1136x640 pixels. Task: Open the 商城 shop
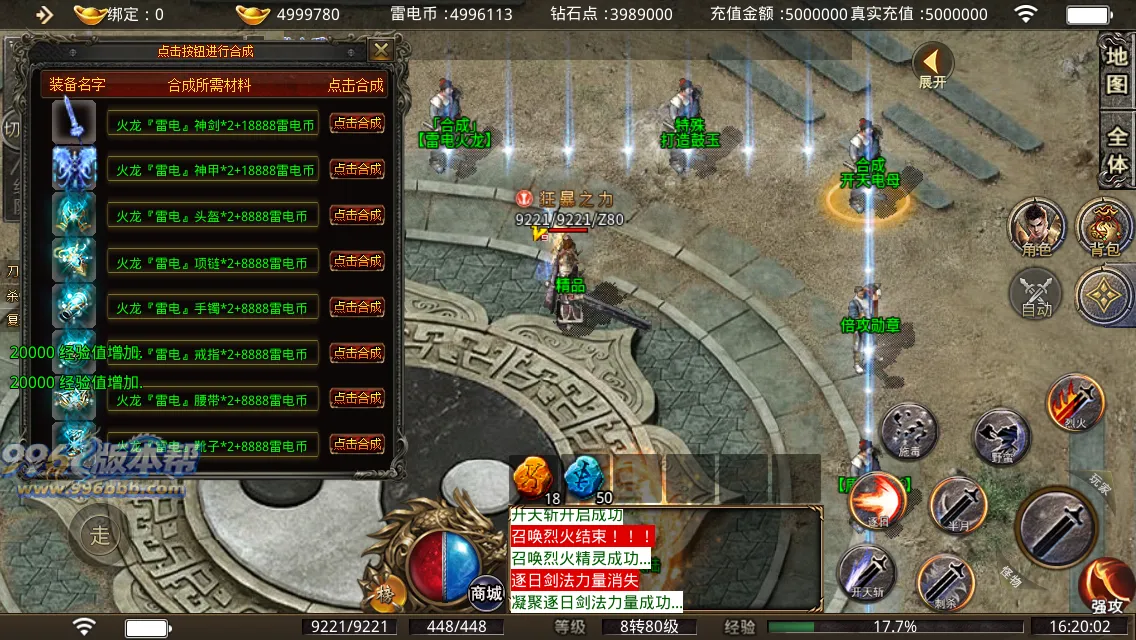pyautogui.click(x=486, y=591)
